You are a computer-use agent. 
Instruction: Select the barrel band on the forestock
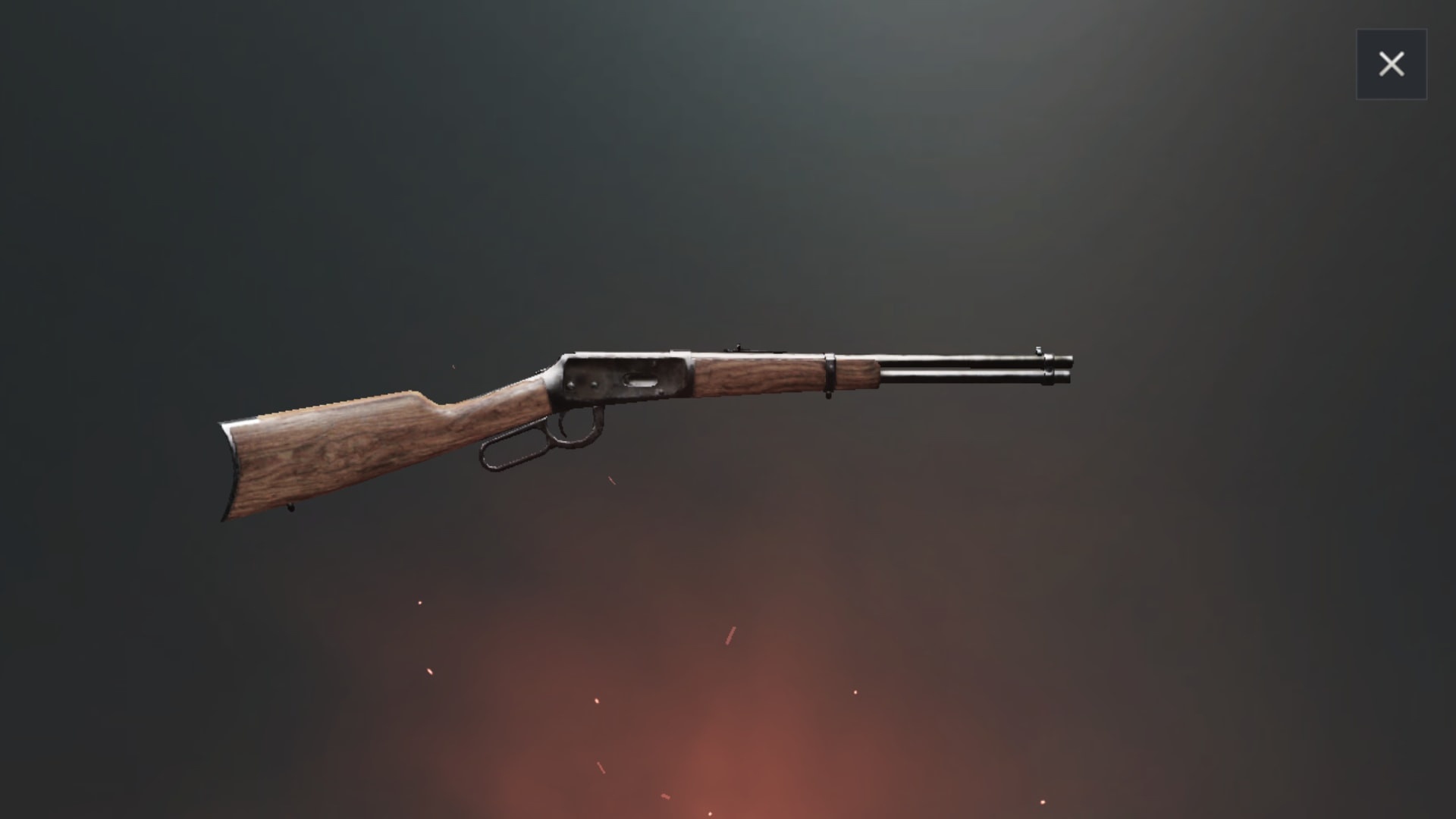[830, 373]
